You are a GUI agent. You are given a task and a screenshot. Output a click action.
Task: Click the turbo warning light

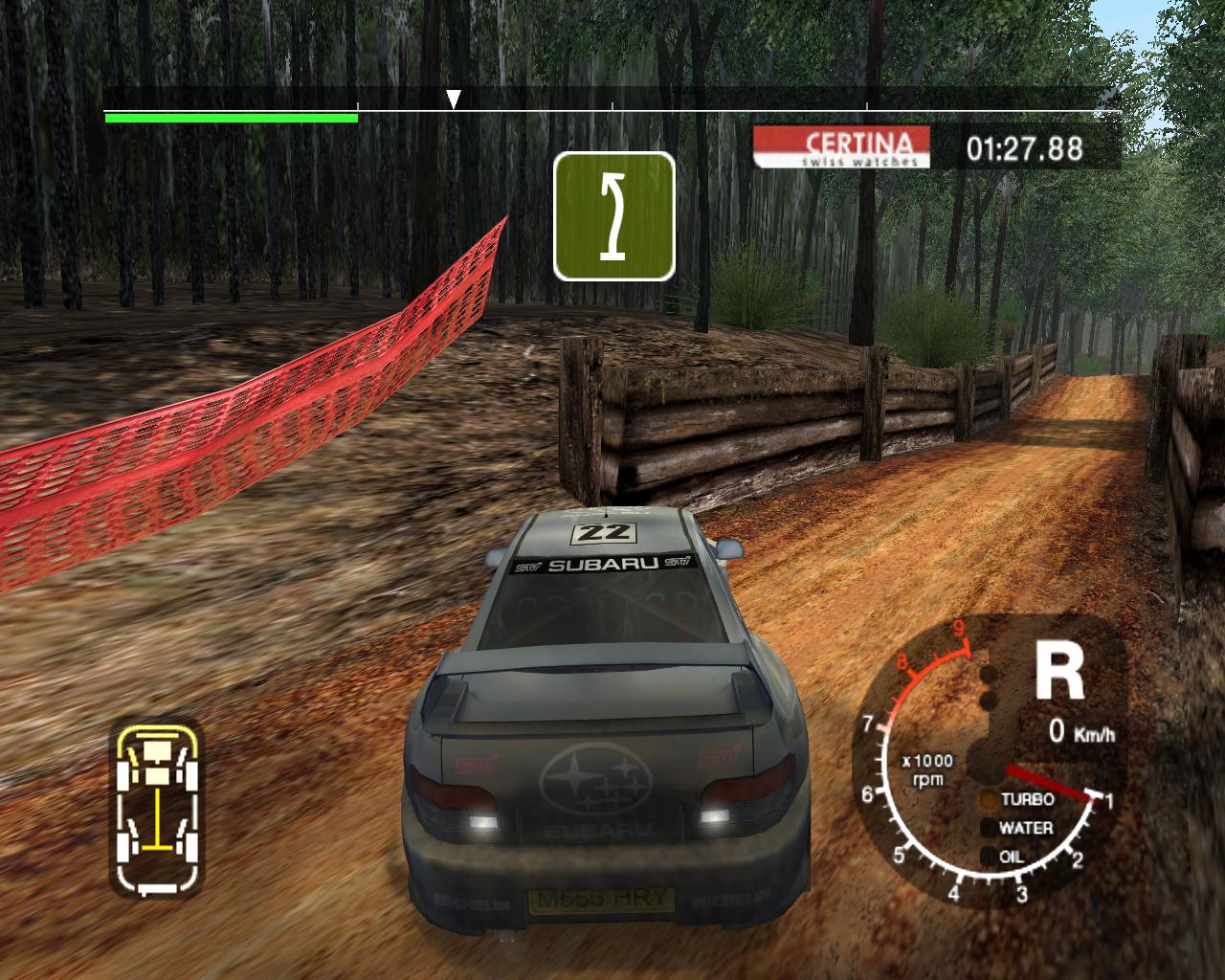coord(988,799)
